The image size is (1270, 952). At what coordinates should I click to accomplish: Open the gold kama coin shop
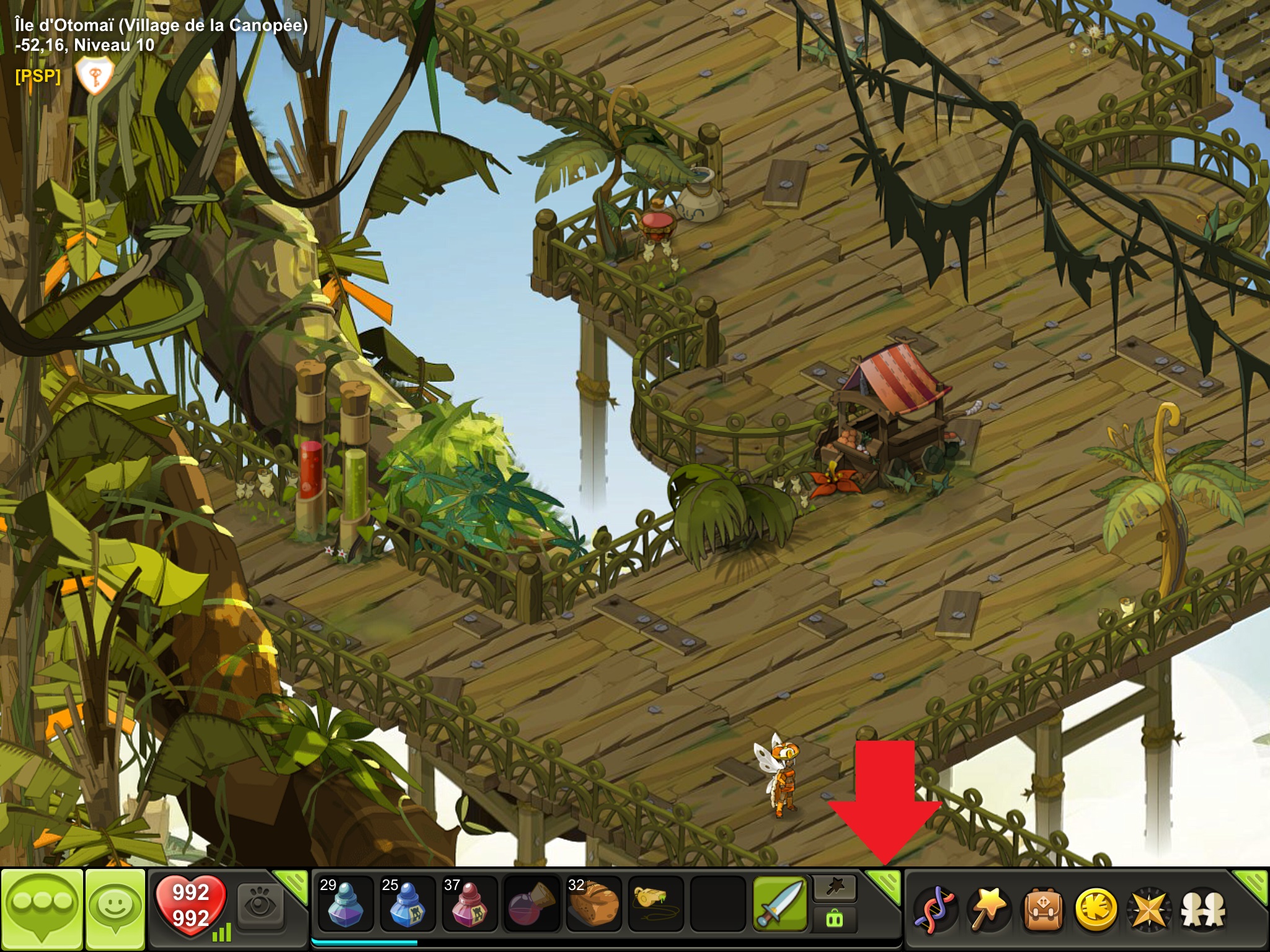pyautogui.click(x=1095, y=910)
